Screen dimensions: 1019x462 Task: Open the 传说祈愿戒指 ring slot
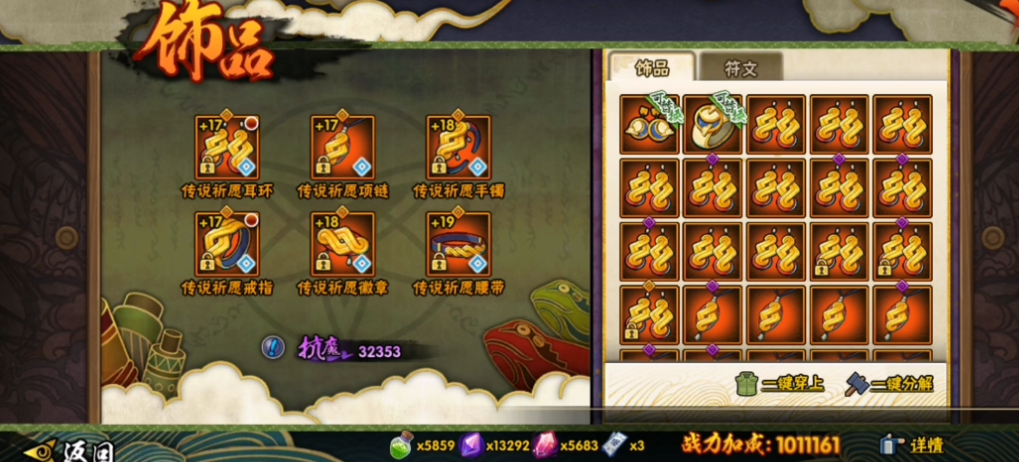pyautogui.click(x=227, y=243)
